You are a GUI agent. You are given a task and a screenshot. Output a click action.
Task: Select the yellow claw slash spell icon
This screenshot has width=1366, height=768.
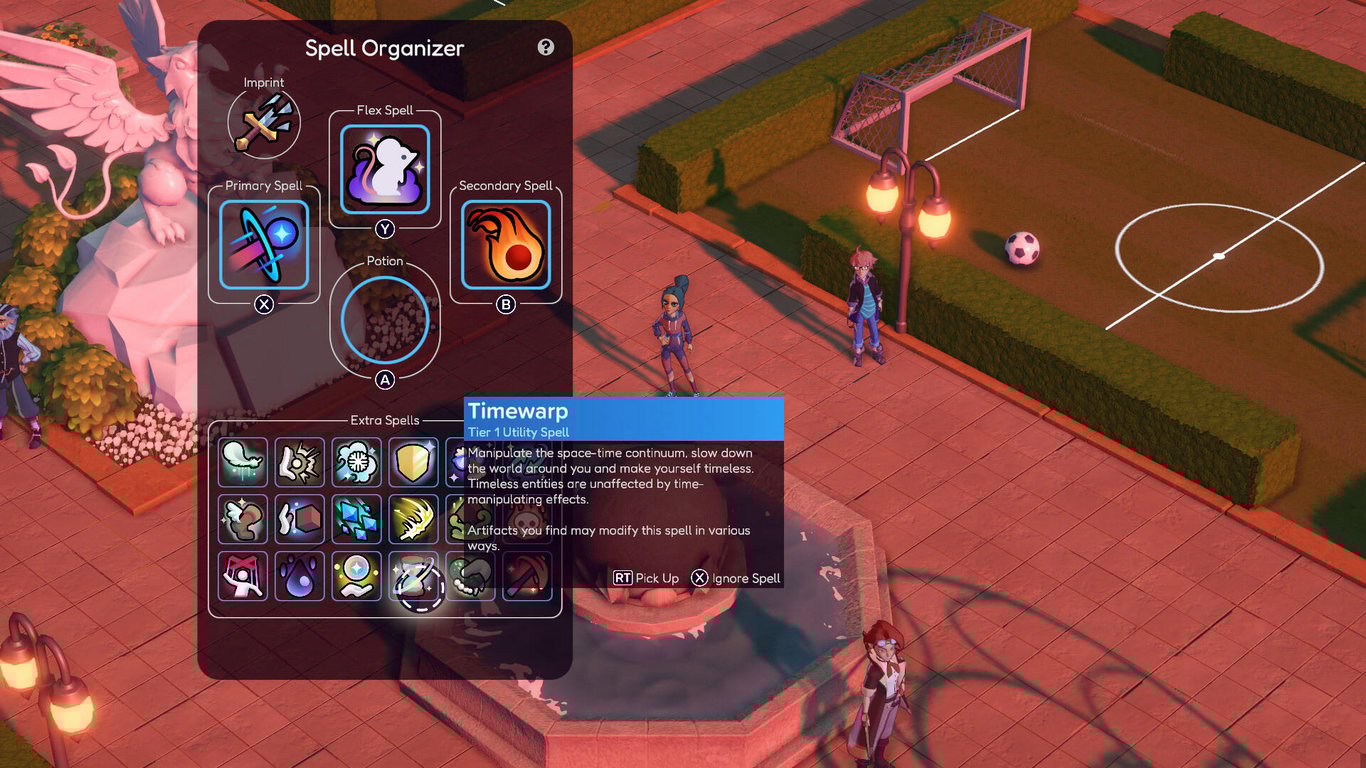[412, 519]
